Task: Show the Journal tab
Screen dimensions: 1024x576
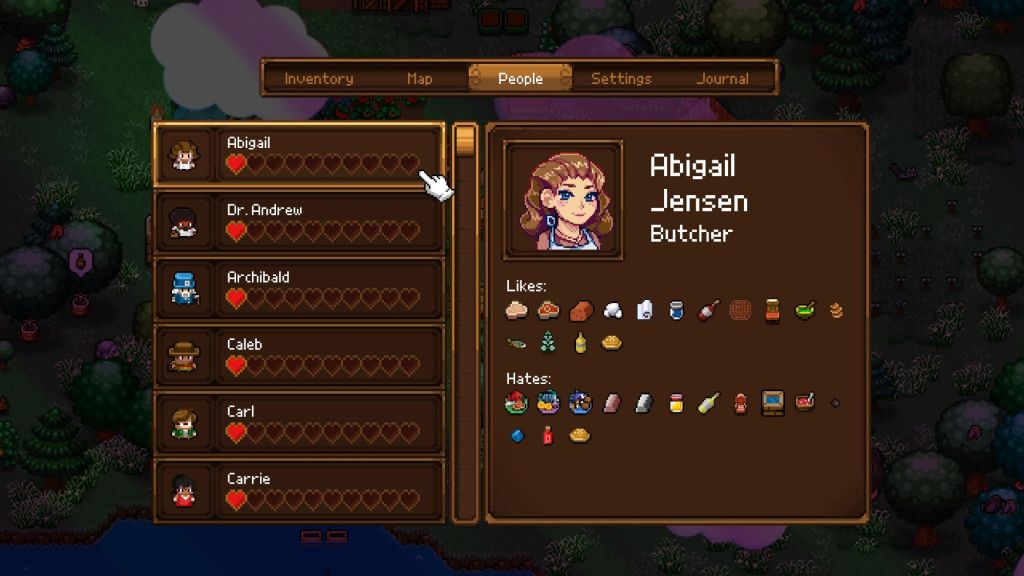Action: [x=722, y=79]
